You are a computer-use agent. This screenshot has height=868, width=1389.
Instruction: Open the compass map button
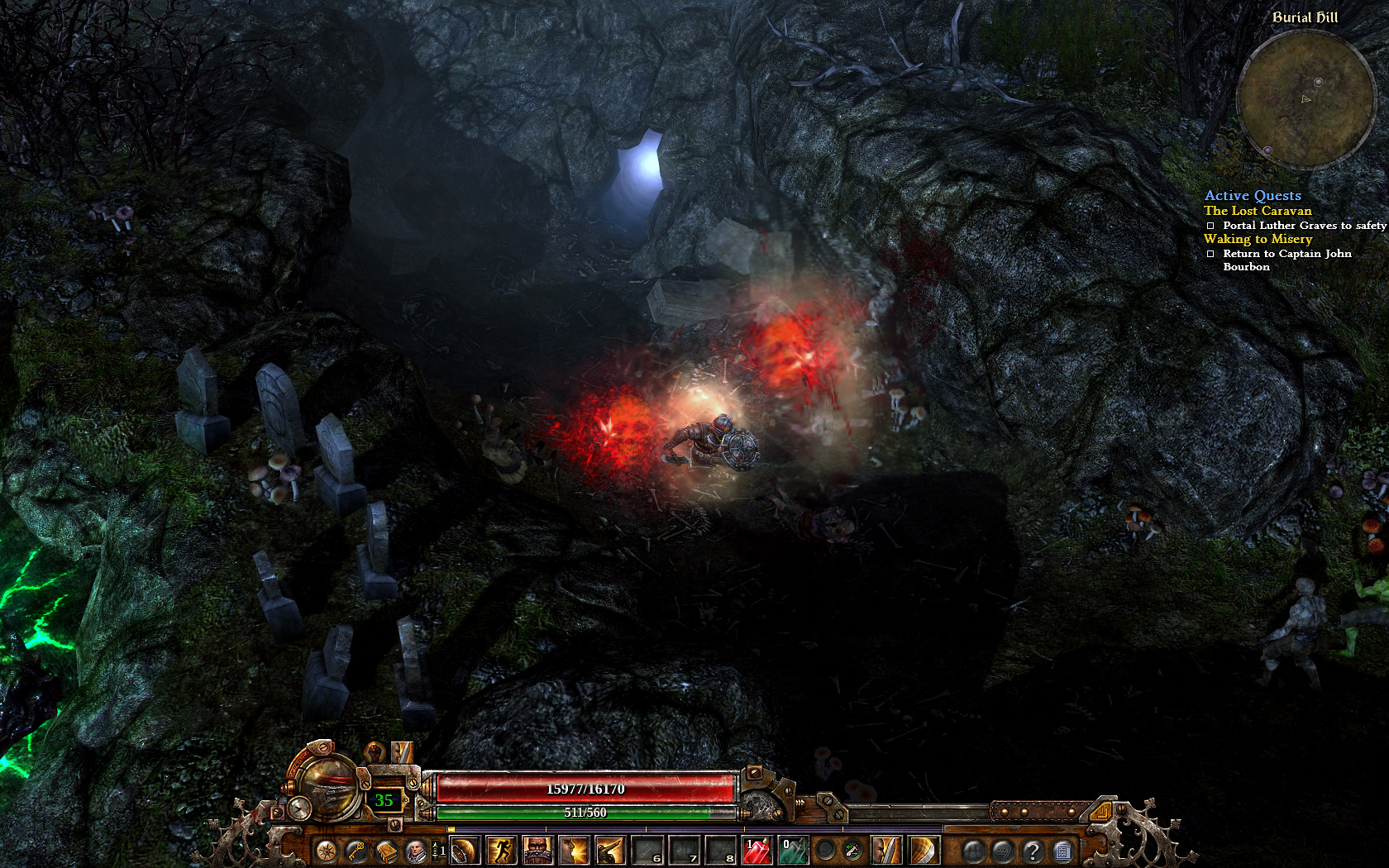point(327,850)
